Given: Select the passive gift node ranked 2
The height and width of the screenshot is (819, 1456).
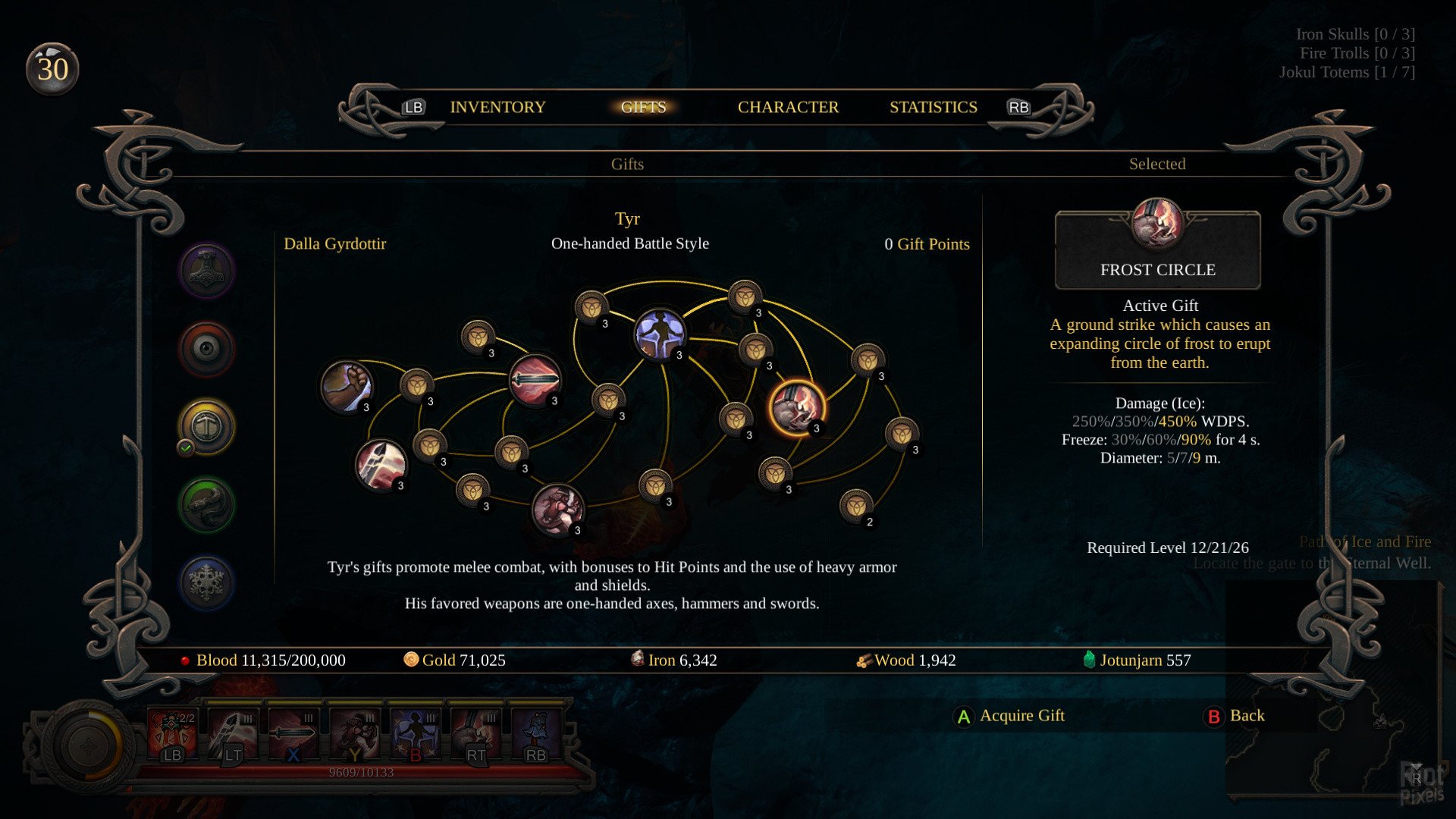Looking at the screenshot, I should coord(855,504).
